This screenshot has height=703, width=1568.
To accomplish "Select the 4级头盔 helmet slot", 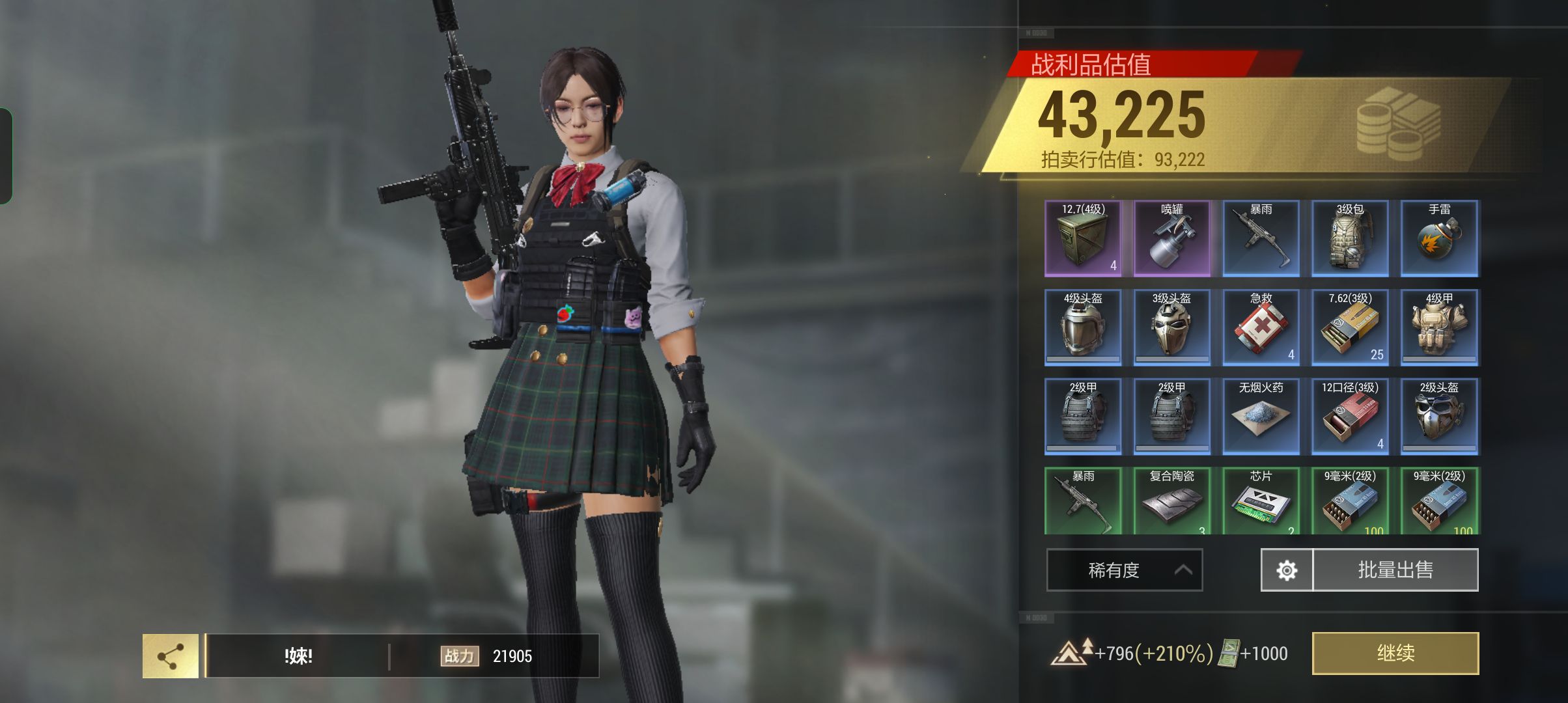I will point(1083,327).
